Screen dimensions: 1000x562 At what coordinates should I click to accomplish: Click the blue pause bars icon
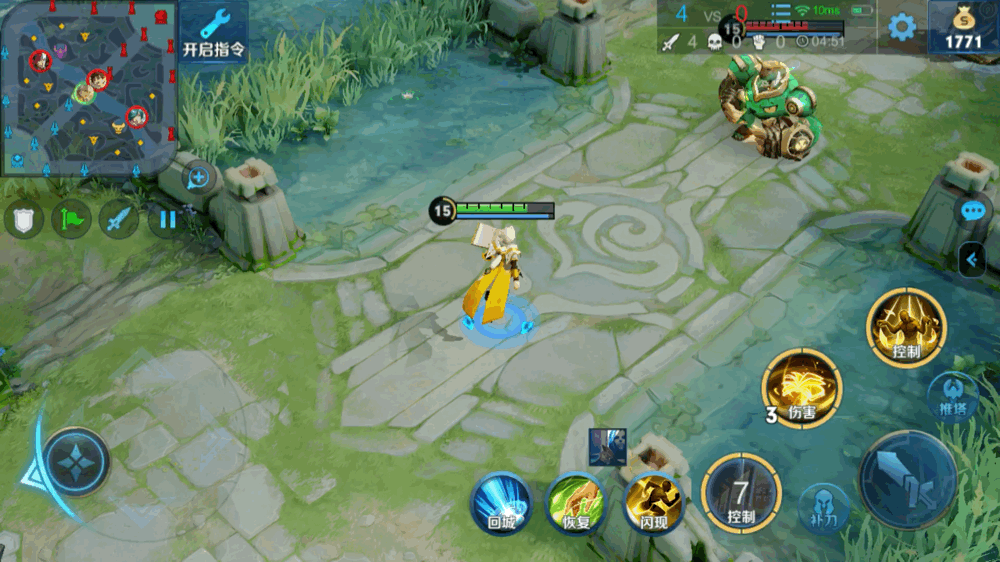[167, 219]
